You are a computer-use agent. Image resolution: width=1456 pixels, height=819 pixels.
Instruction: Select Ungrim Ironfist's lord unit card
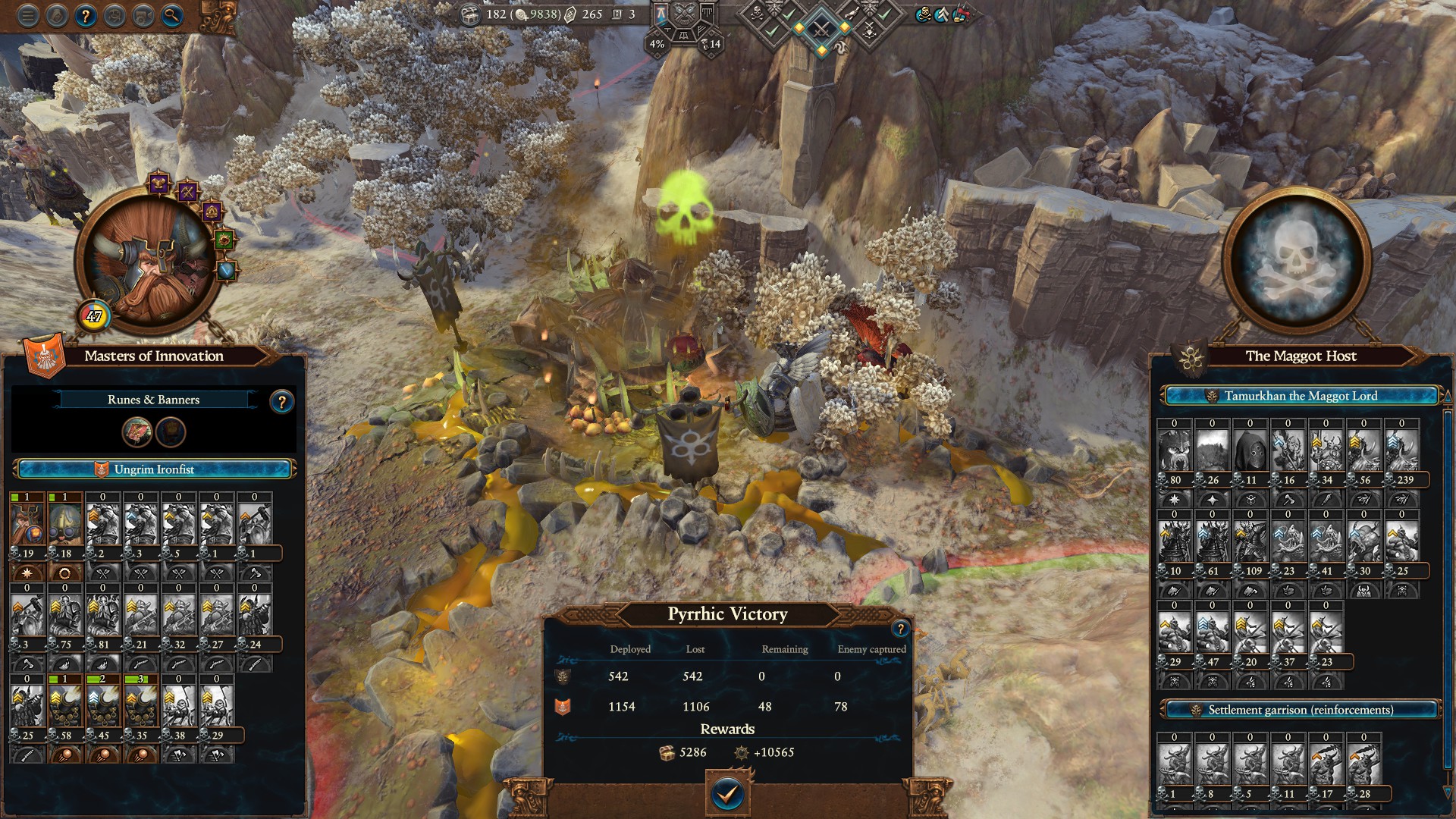coord(27,525)
